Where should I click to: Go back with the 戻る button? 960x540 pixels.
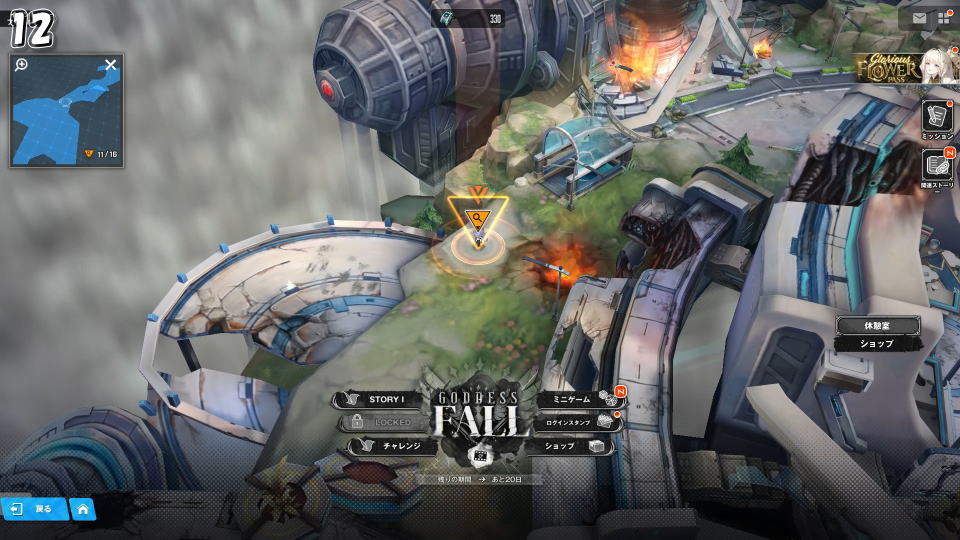tap(34, 509)
